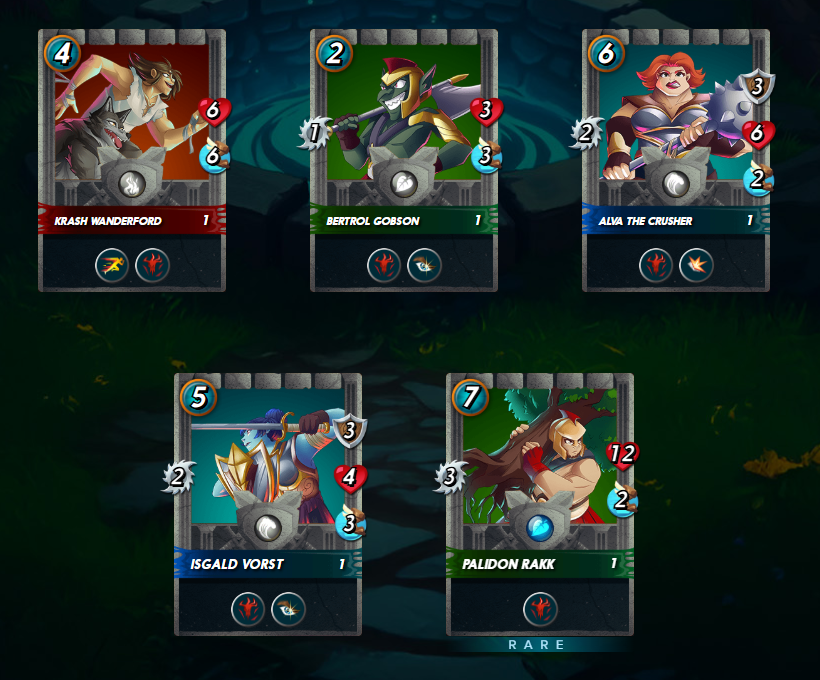Viewport: 820px width, 680px height.
Task: Show the red demon ability on Isgald Vorst
Action: 249,609
